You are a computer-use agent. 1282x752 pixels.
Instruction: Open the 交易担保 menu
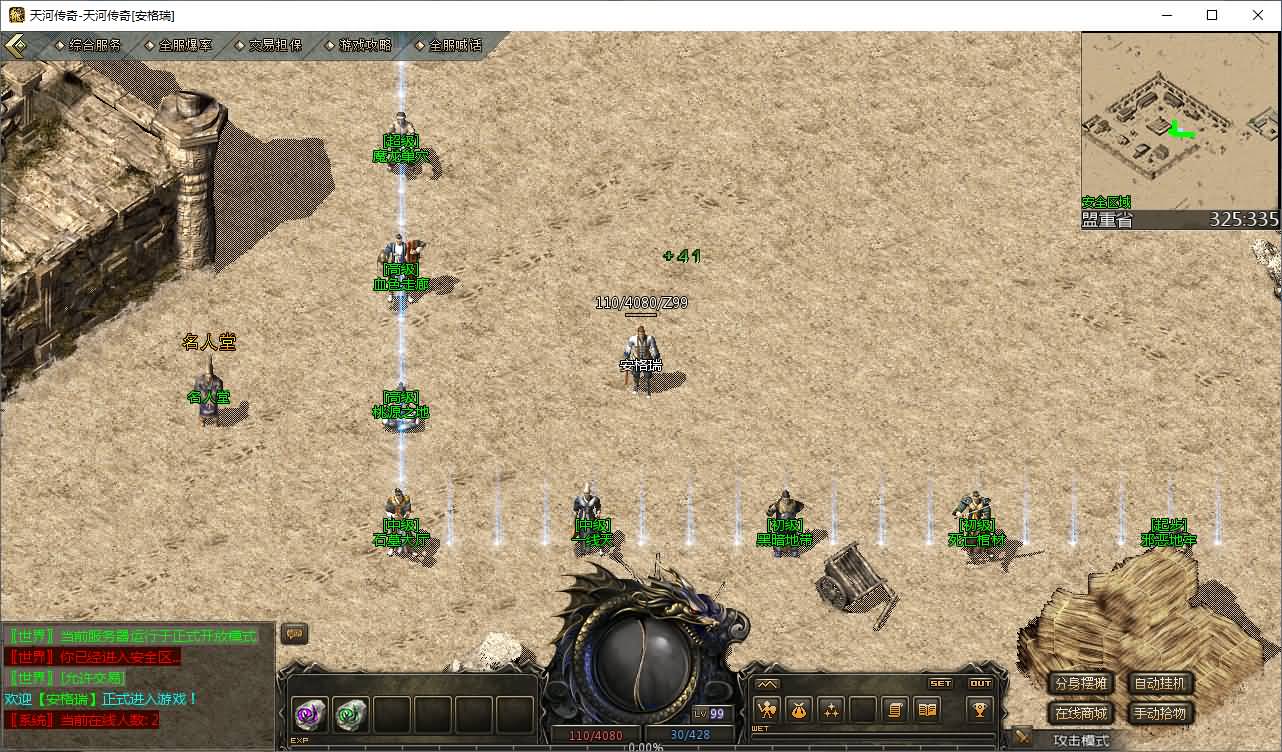(274, 45)
